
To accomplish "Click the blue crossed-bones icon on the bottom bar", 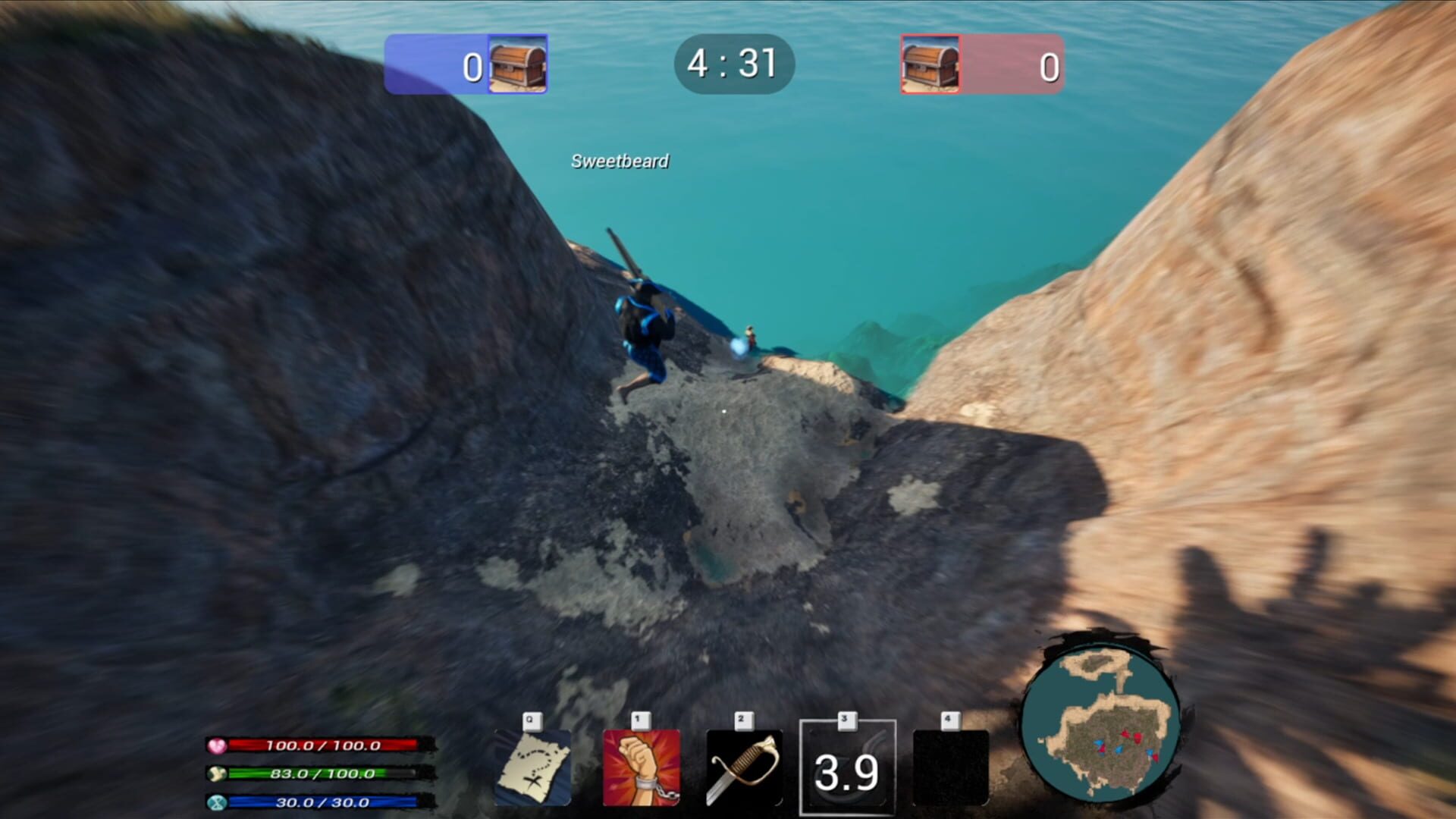I will (218, 802).
